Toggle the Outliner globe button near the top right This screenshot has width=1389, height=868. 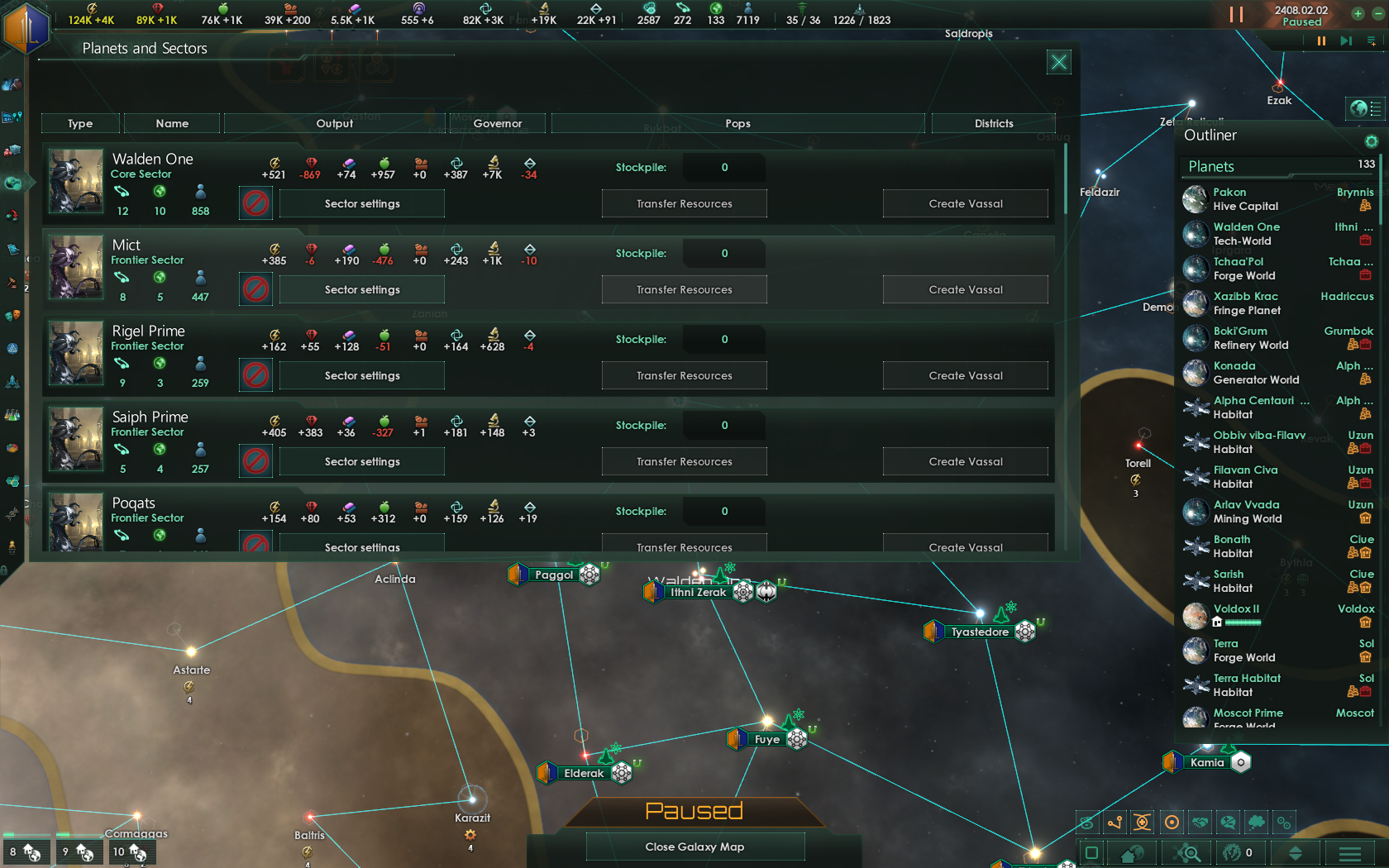point(1364,108)
